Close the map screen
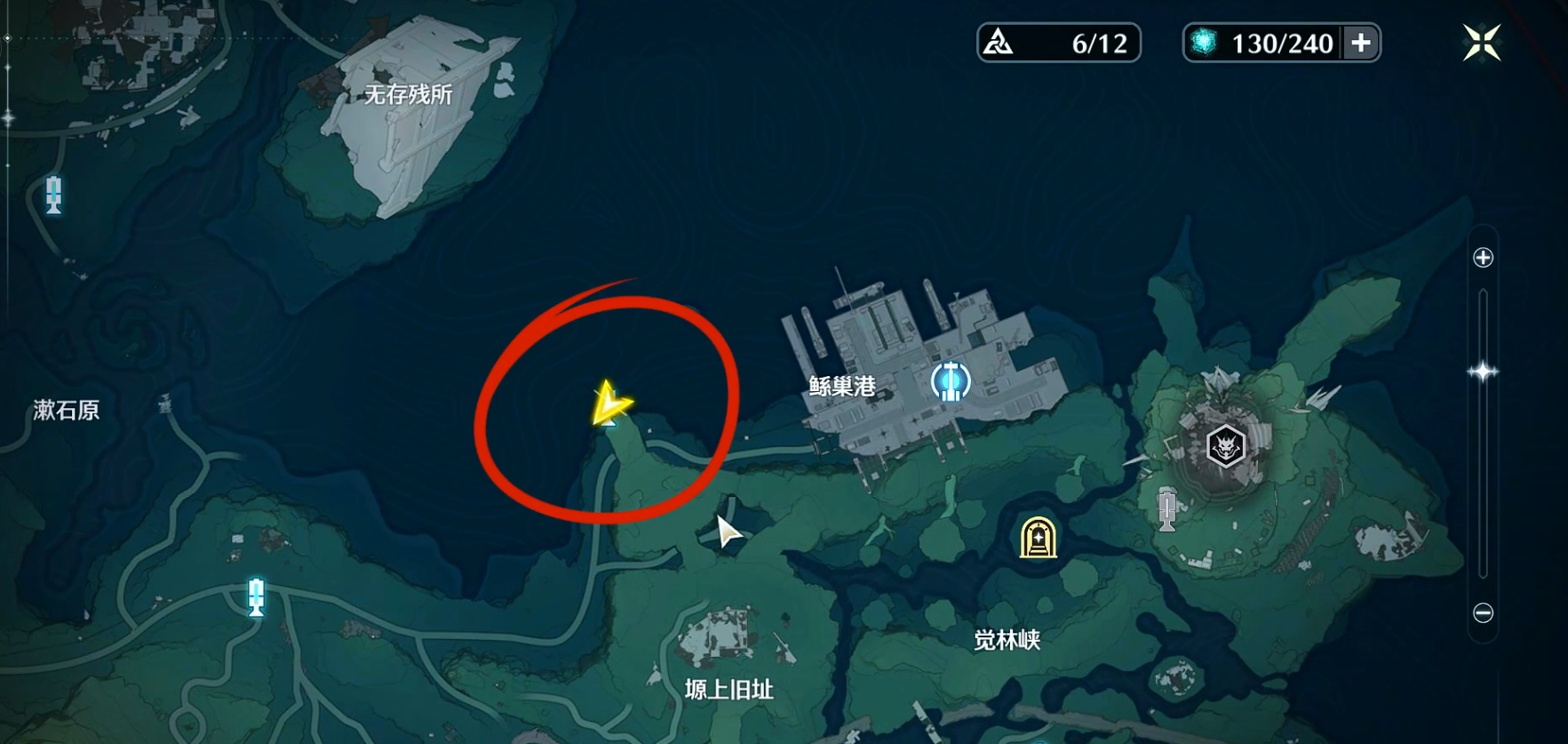The height and width of the screenshot is (744, 1568). 1481,43
